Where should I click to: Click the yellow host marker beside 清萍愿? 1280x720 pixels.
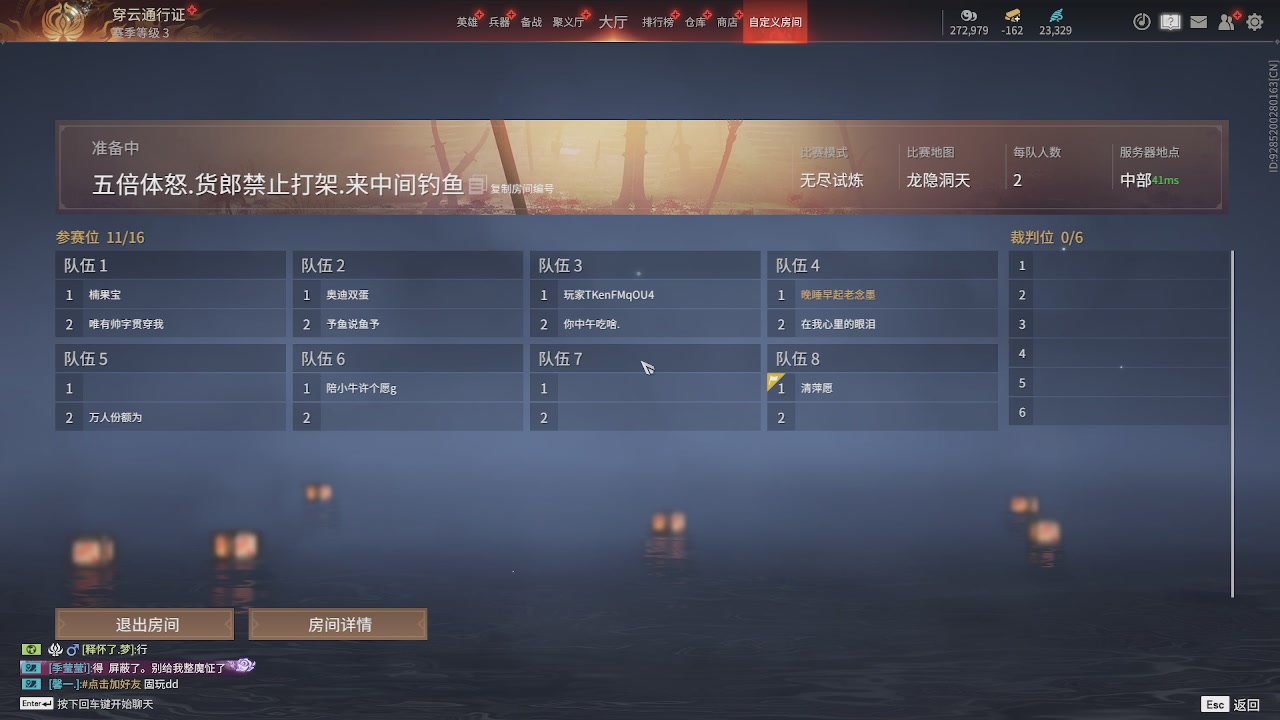(x=772, y=379)
